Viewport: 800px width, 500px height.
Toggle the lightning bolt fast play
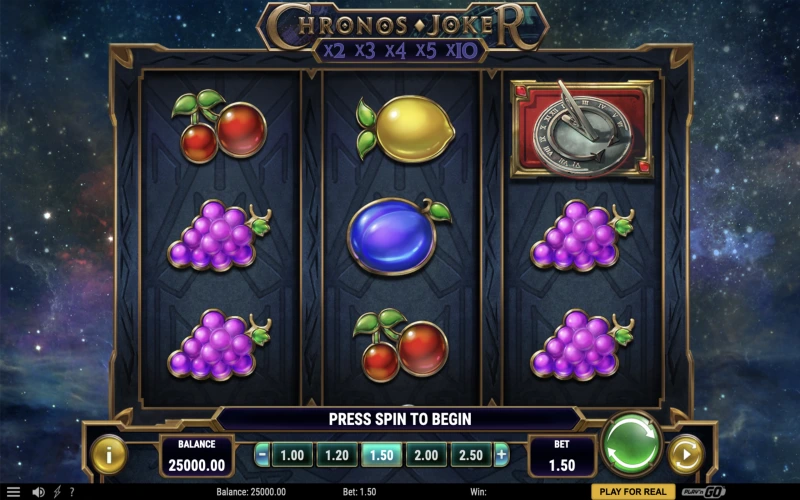click(x=56, y=492)
